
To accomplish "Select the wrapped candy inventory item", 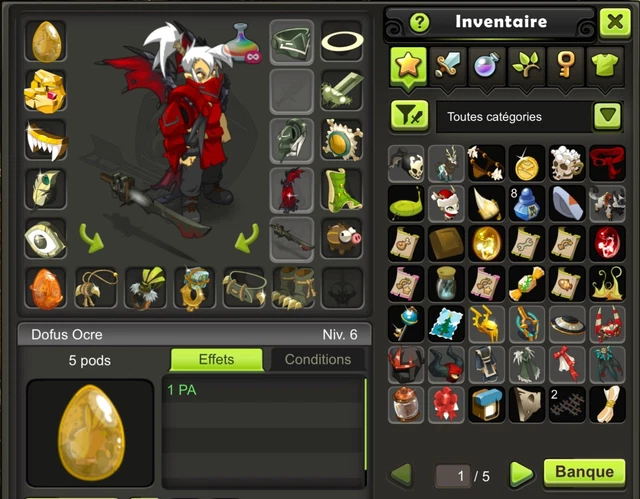I will [526, 283].
